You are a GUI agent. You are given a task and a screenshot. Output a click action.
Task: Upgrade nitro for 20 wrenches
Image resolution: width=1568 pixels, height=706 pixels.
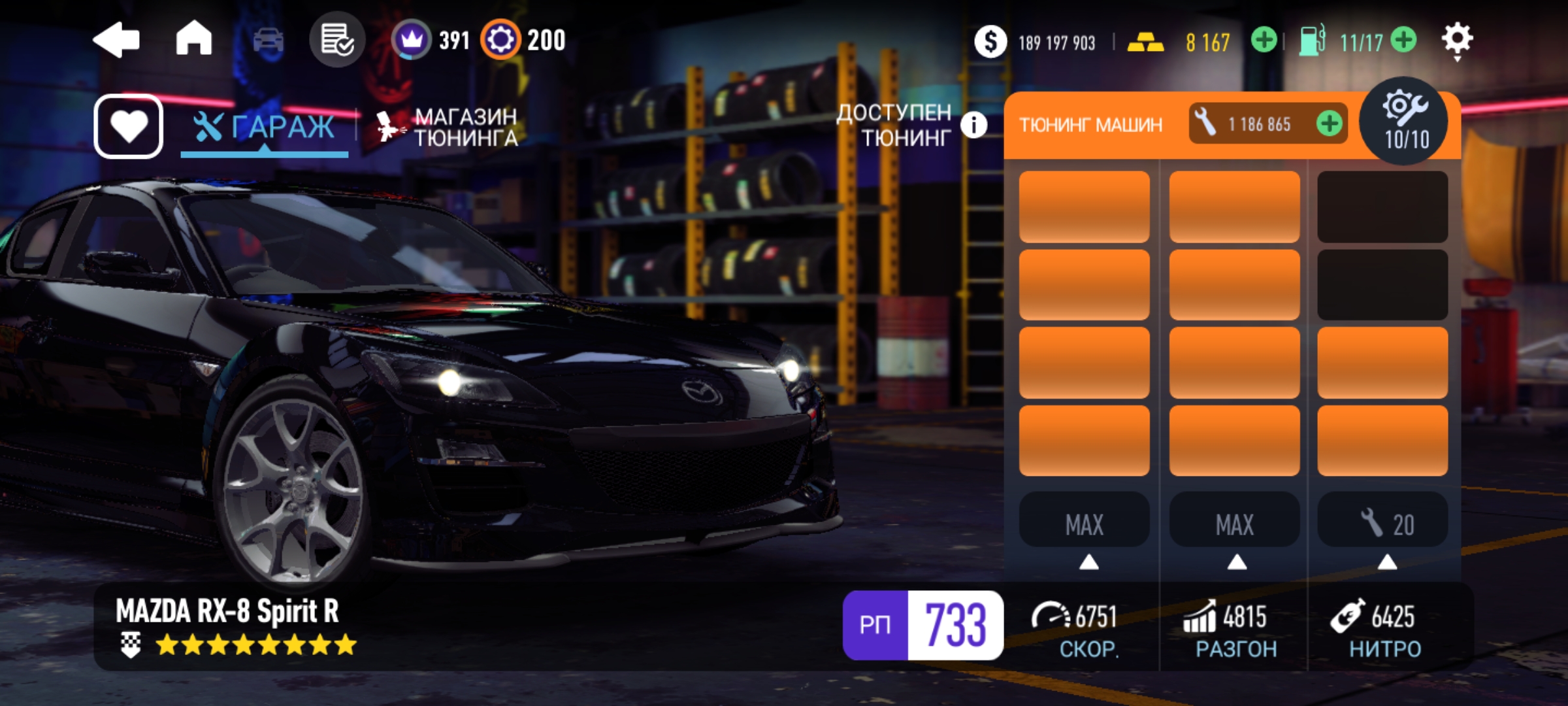tap(1383, 524)
